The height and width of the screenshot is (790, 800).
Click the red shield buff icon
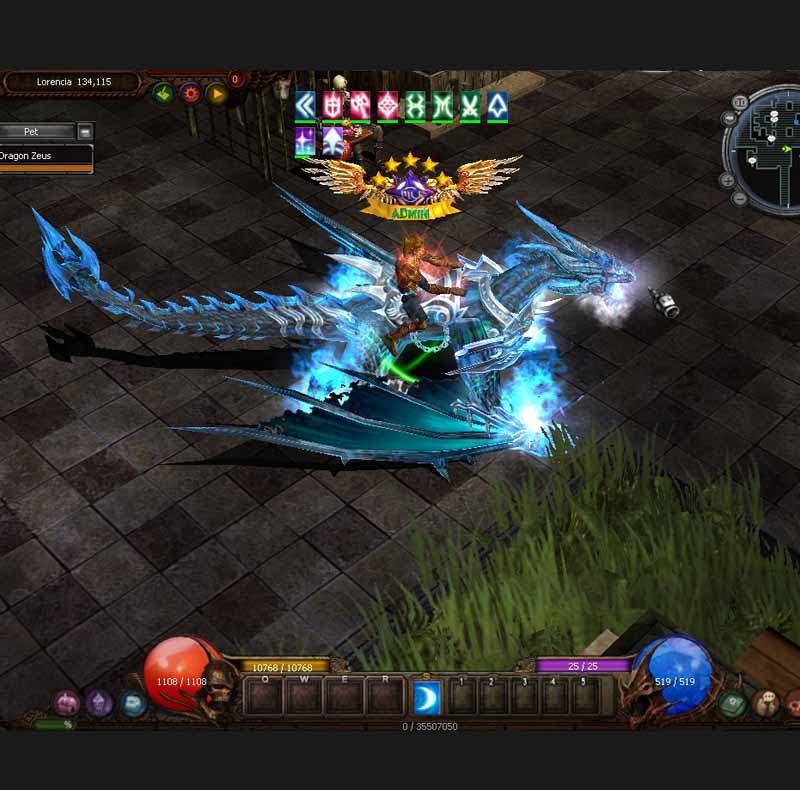point(333,105)
